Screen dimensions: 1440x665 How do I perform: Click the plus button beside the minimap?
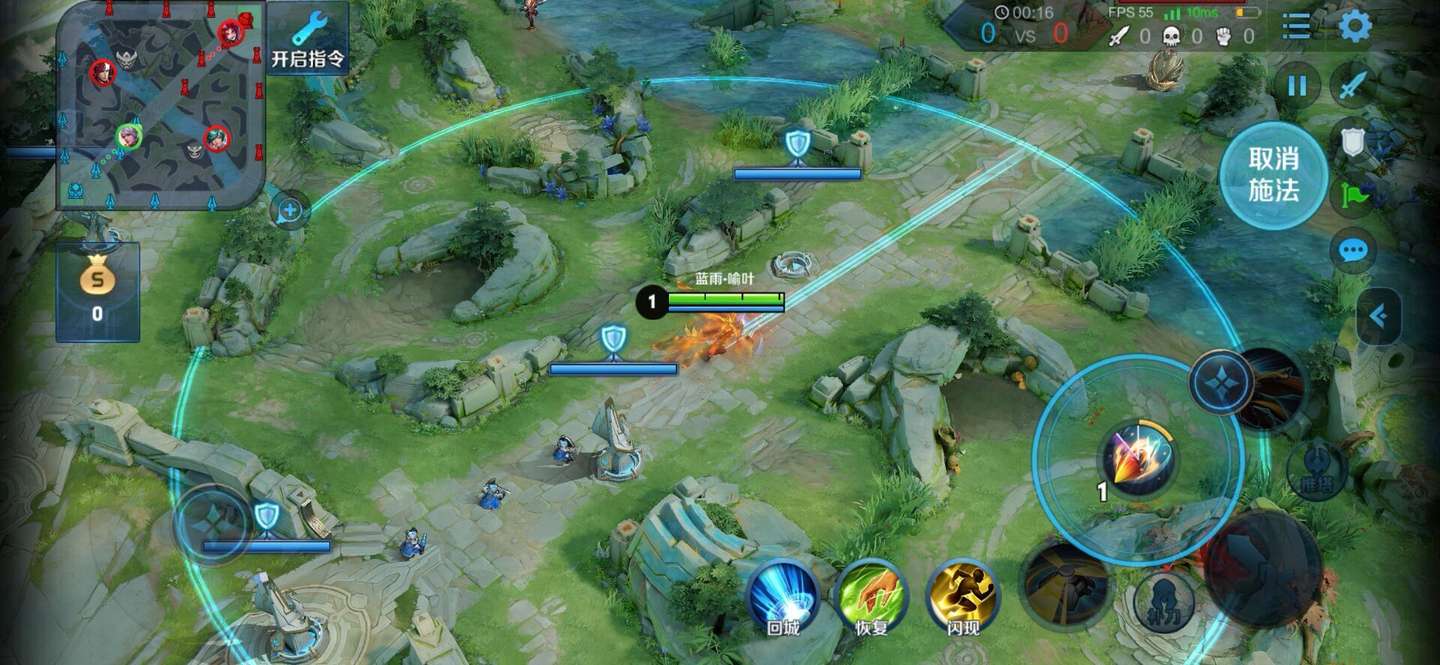[x=290, y=211]
